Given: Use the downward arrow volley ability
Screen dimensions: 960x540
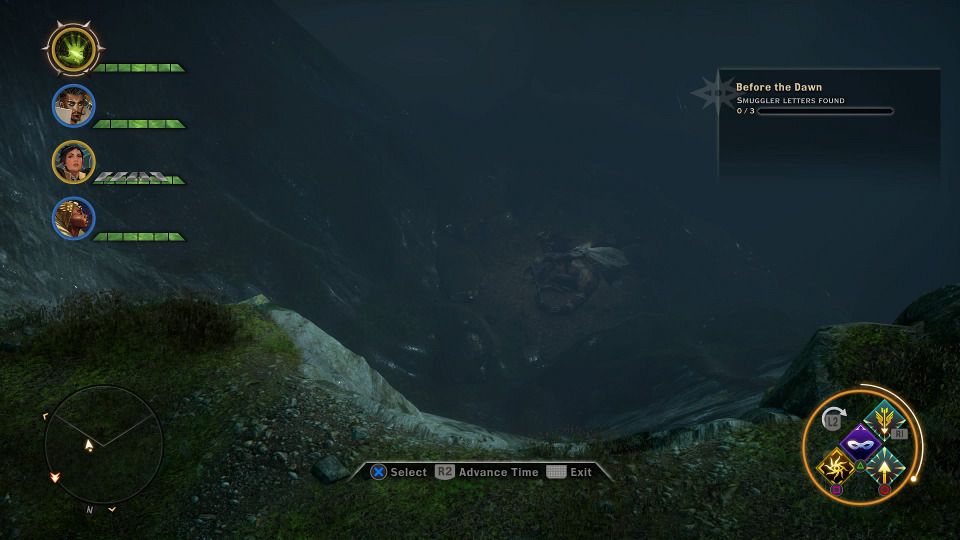Looking at the screenshot, I should coord(885,418).
